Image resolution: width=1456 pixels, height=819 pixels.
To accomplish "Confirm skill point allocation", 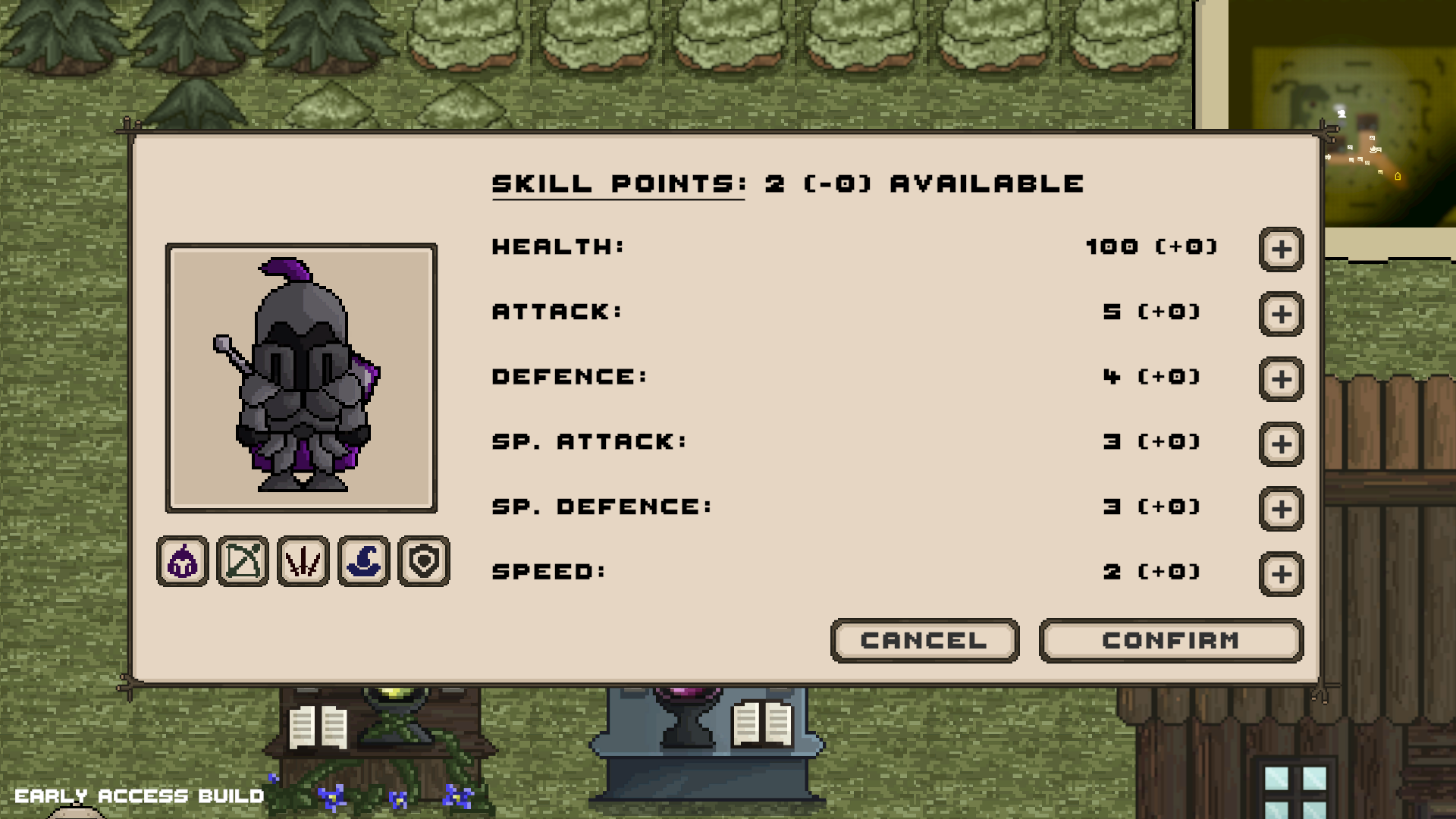I will (1169, 641).
